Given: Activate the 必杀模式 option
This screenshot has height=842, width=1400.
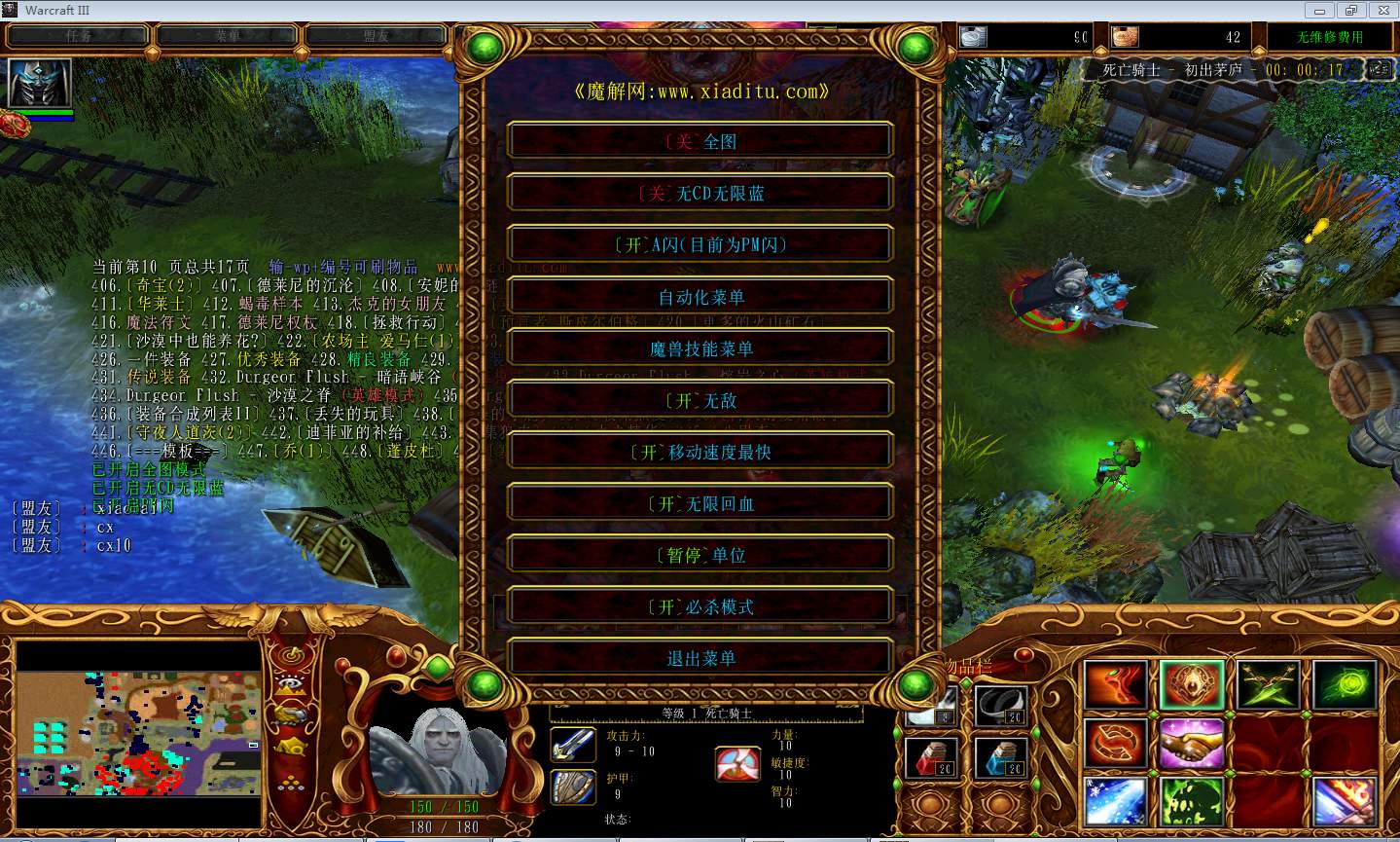Looking at the screenshot, I should coord(700,606).
